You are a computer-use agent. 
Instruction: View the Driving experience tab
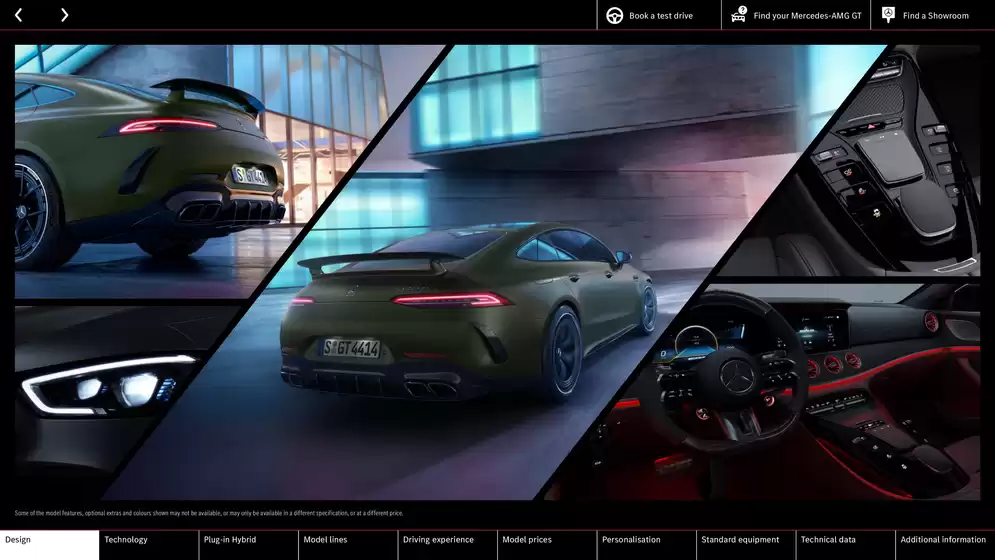(447, 544)
